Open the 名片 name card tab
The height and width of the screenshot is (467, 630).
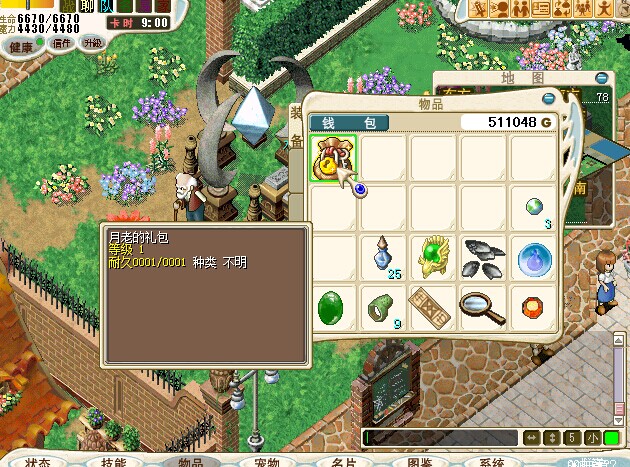click(343, 462)
